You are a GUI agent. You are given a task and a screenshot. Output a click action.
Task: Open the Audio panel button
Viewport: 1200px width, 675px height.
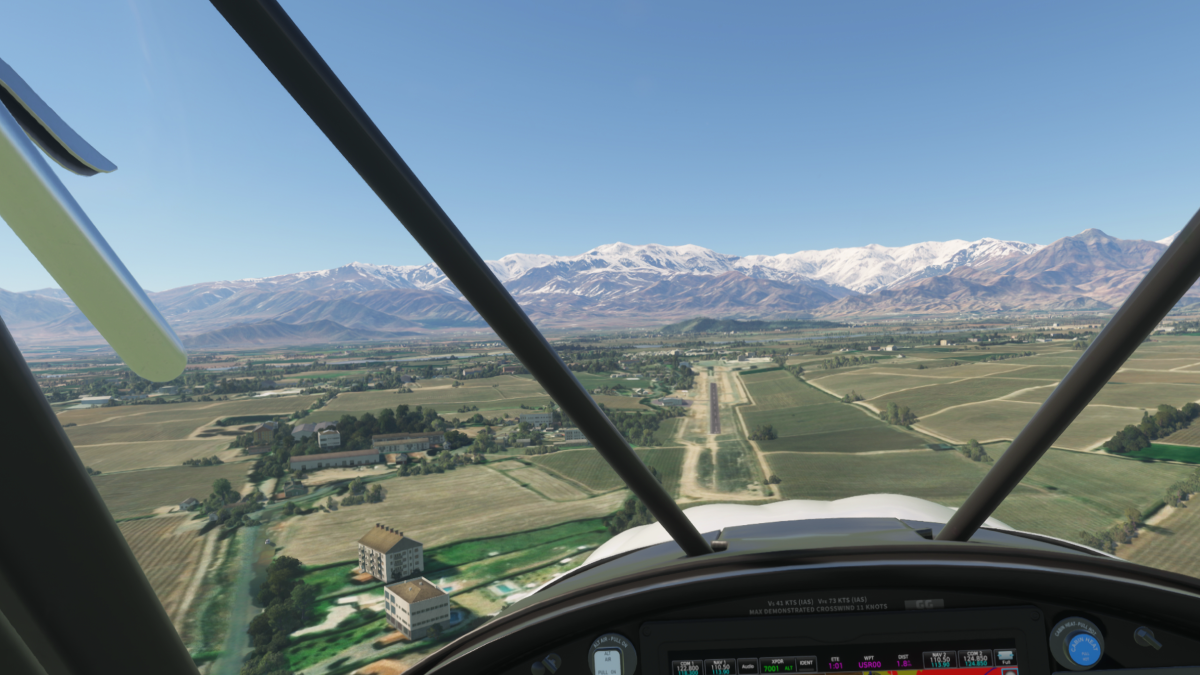tap(747, 664)
